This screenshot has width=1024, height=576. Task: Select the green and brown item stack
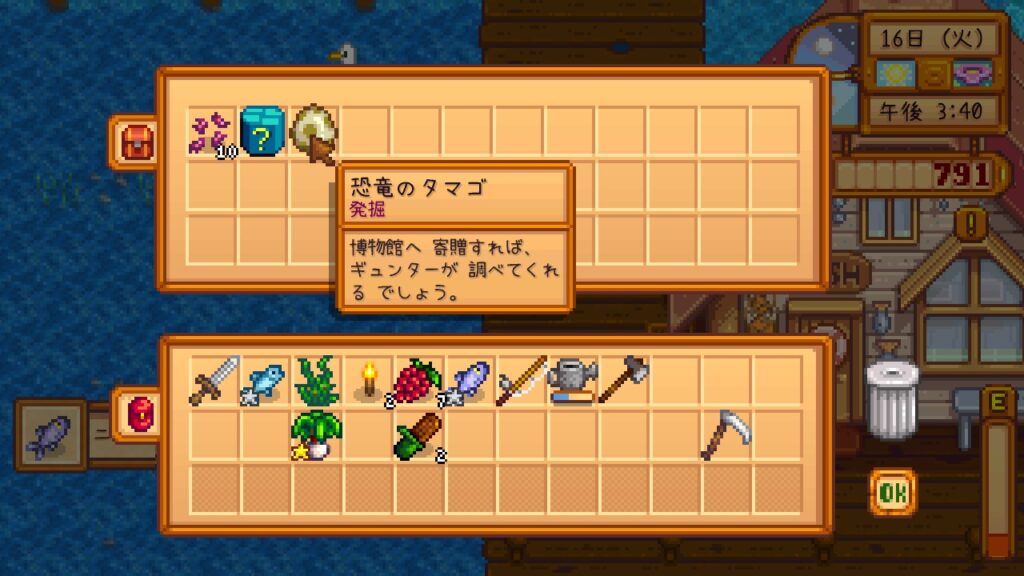(x=419, y=434)
